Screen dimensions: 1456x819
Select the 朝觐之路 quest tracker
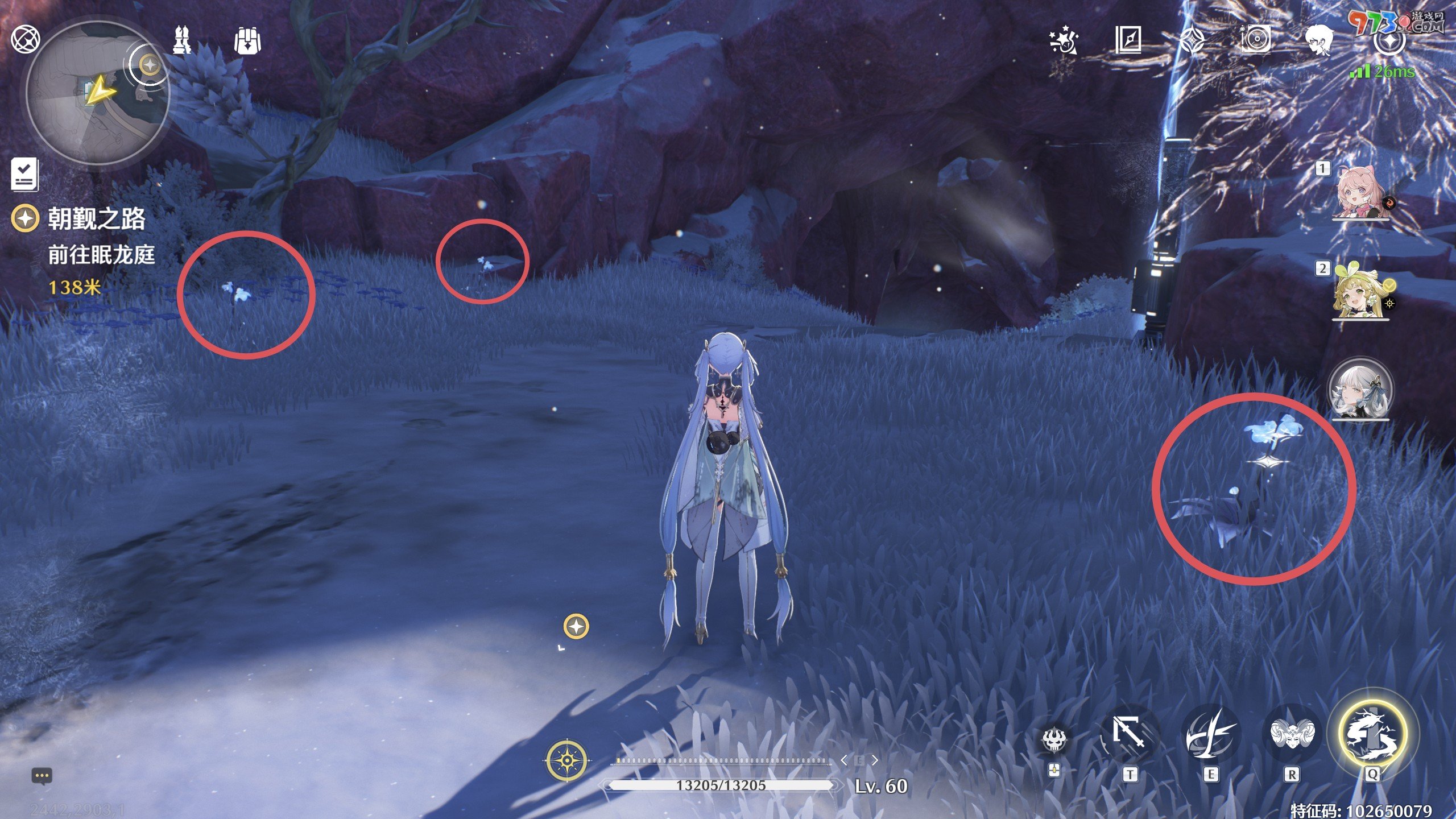96,219
